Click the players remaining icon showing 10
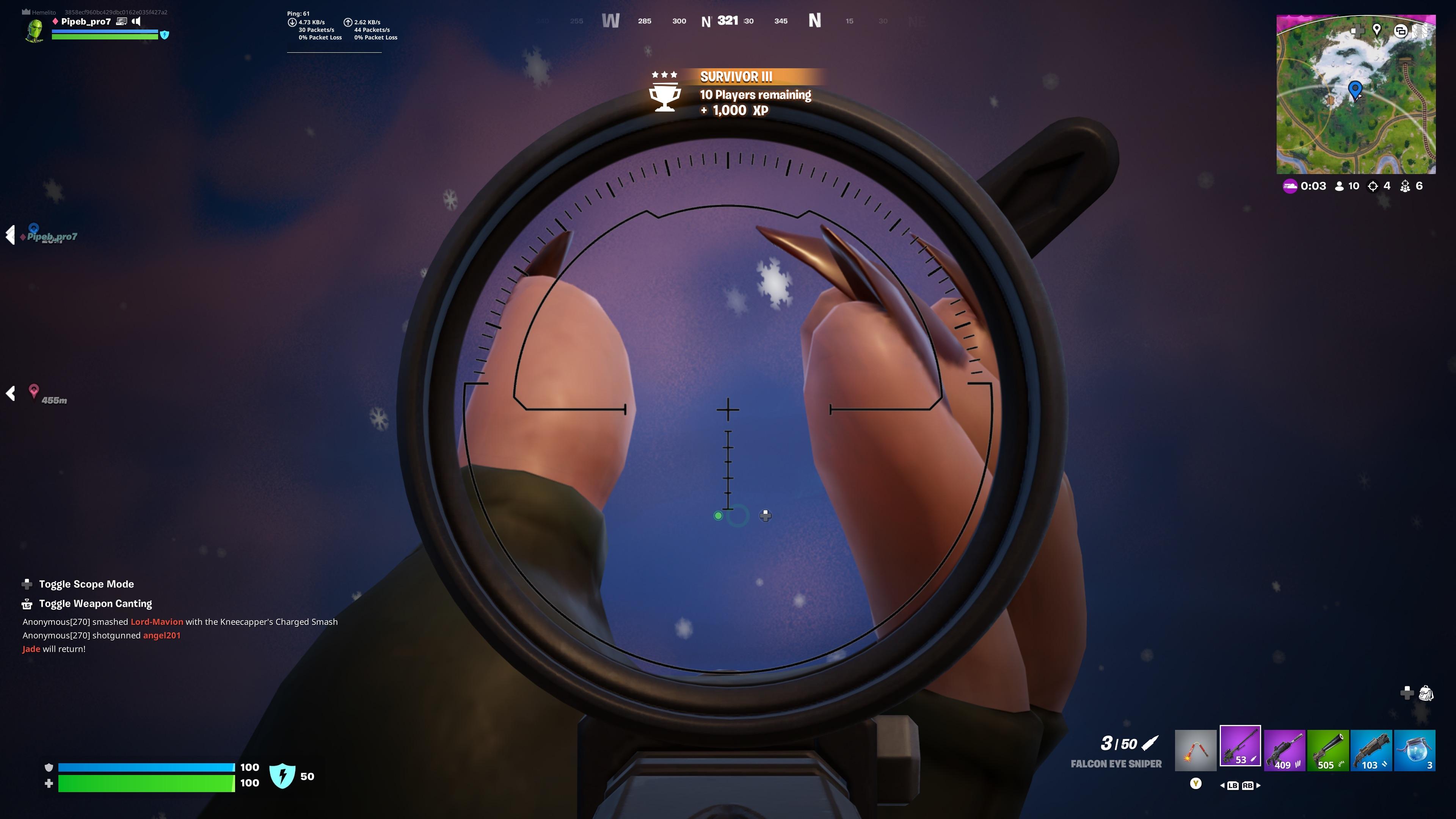 pyautogui.click(x=1339, y=186)
